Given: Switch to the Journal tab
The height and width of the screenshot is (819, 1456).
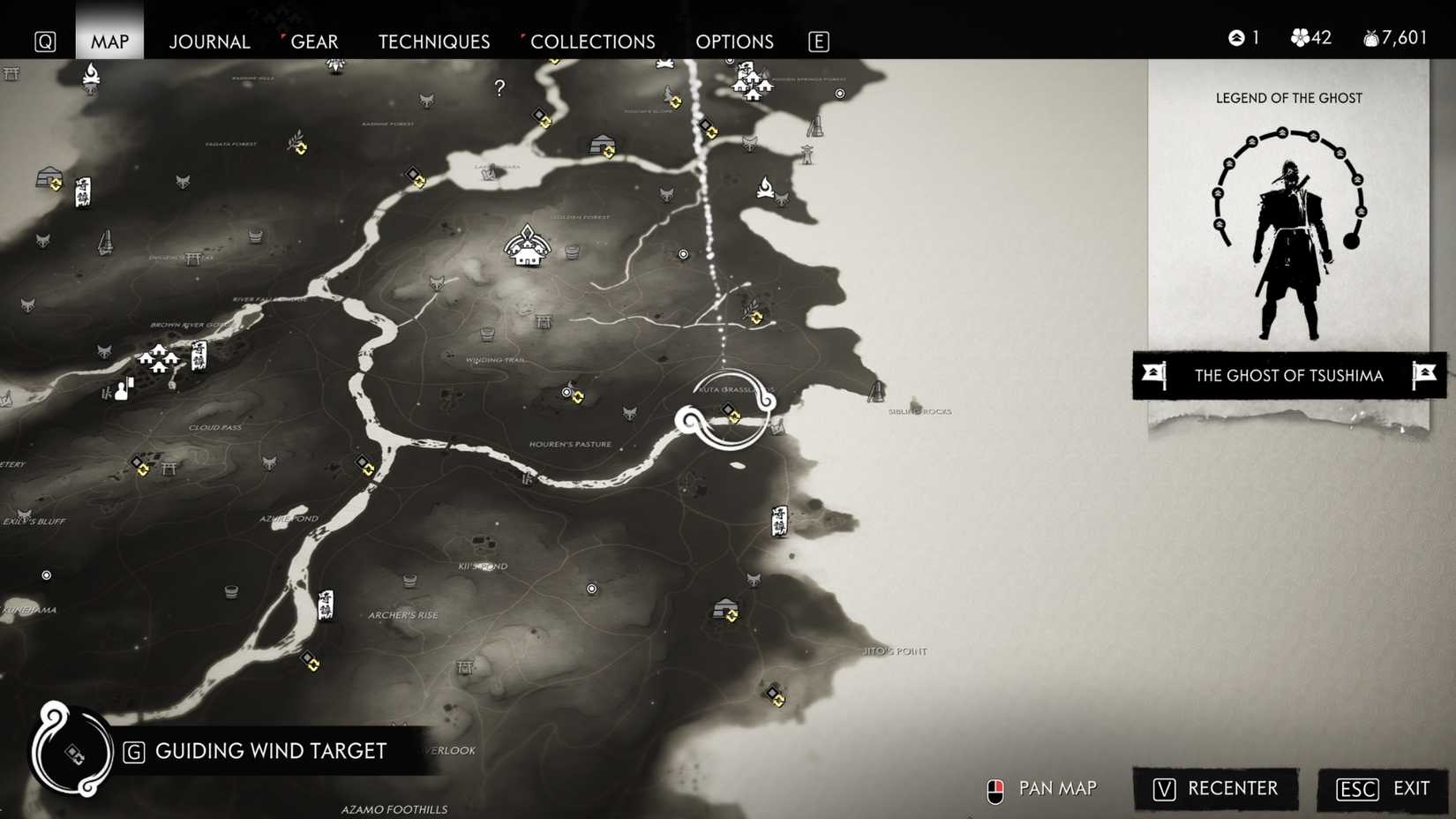Looking at the screenshot, I should [x=209, y=41].
